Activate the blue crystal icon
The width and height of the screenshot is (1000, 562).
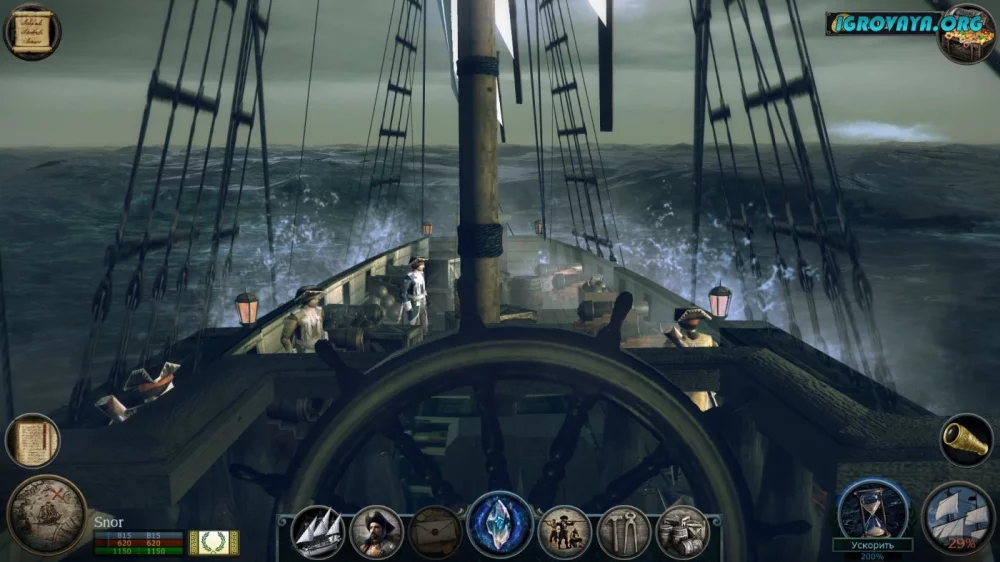tap(500, 525)
